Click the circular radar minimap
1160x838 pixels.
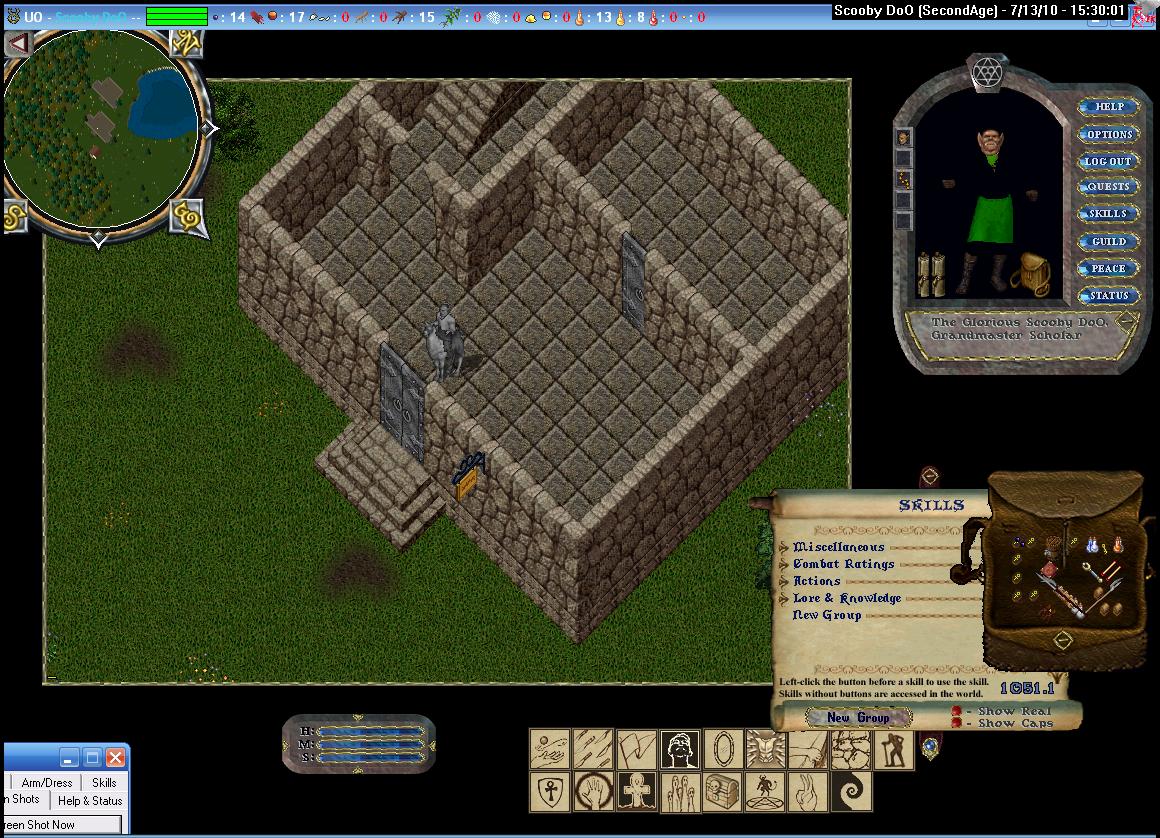point(100,128)
